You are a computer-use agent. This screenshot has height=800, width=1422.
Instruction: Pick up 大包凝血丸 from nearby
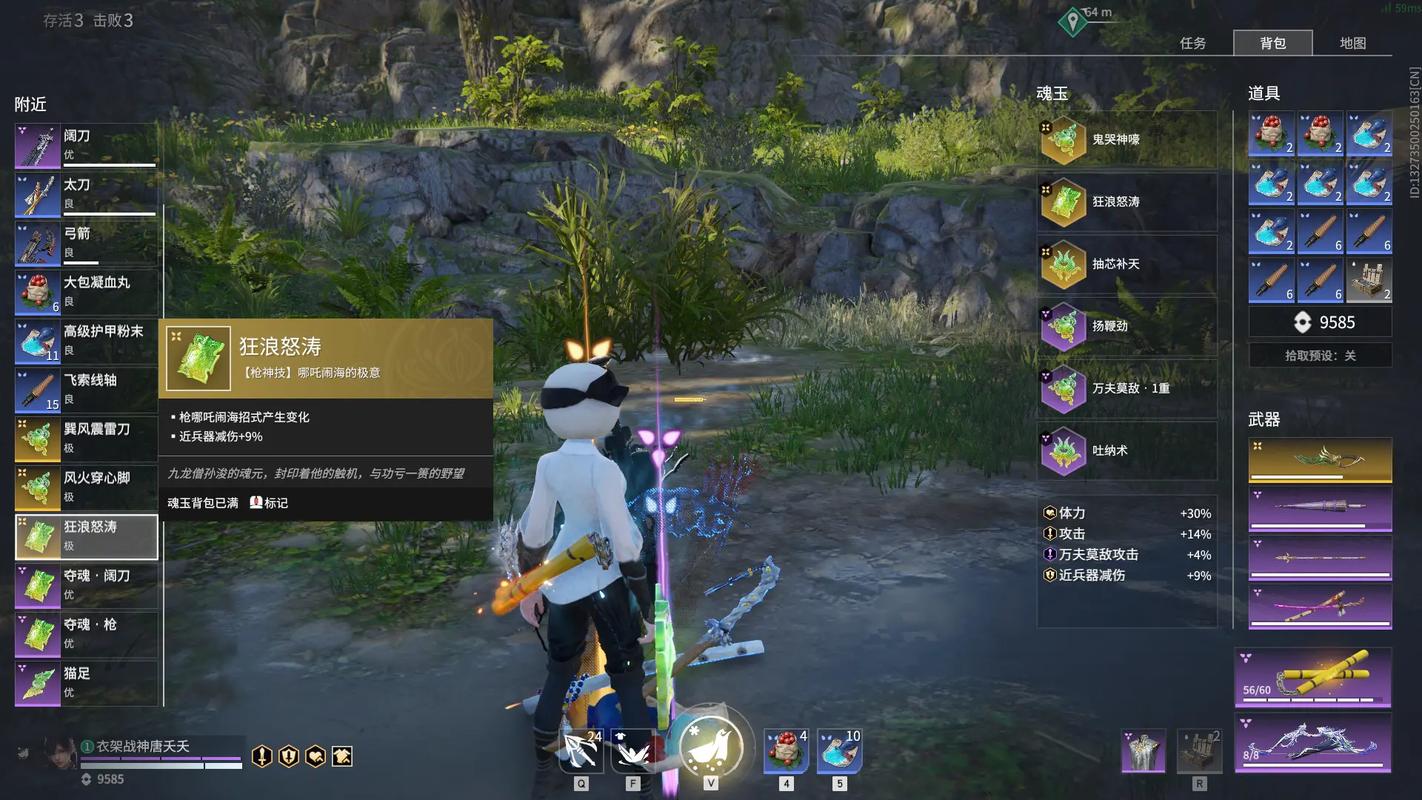pyautogui.click(x=87, y=293)
